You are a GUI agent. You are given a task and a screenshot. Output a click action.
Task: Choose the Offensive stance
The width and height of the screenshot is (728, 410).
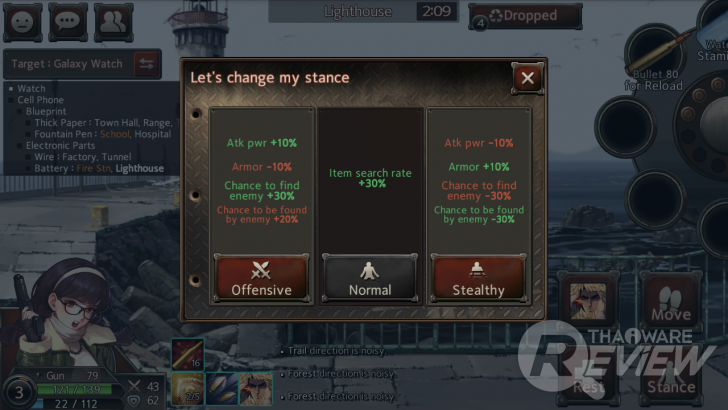click(x=262, y=278)
